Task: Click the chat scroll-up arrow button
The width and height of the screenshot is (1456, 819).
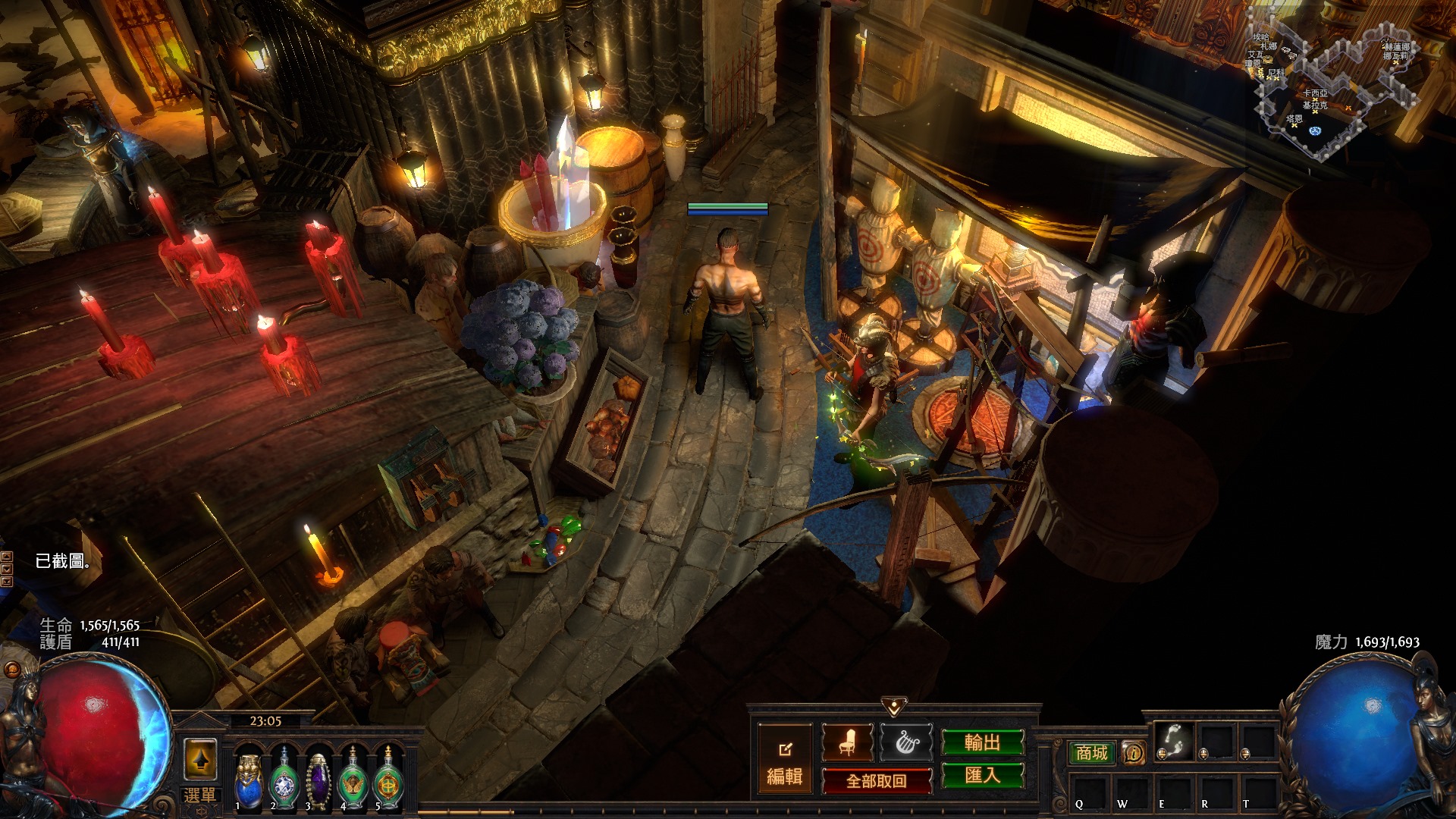Action: click(7, 557)
